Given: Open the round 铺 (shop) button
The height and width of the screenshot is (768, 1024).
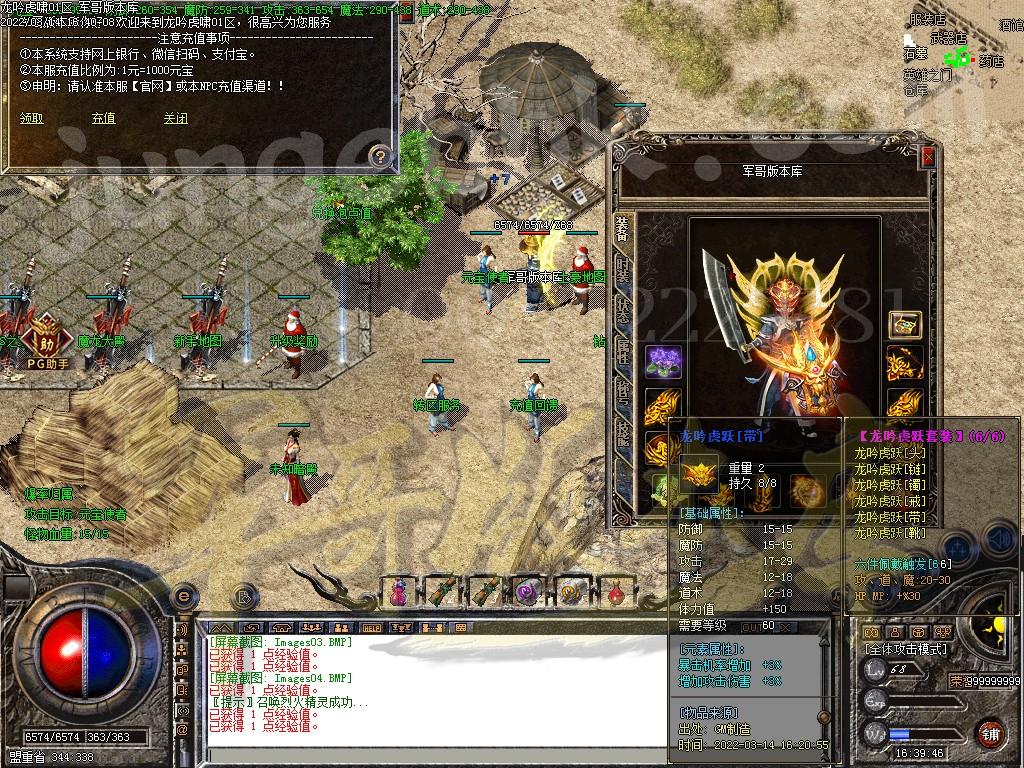Looking at the screenshot, I should [x=990, y=733].
